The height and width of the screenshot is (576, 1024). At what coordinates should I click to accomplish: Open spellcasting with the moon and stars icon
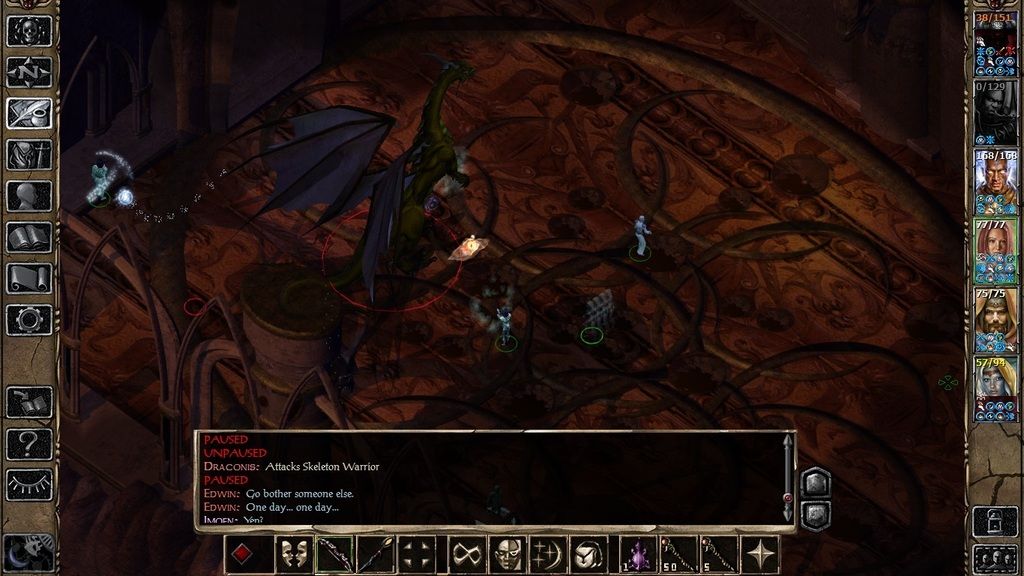(548, 554)
